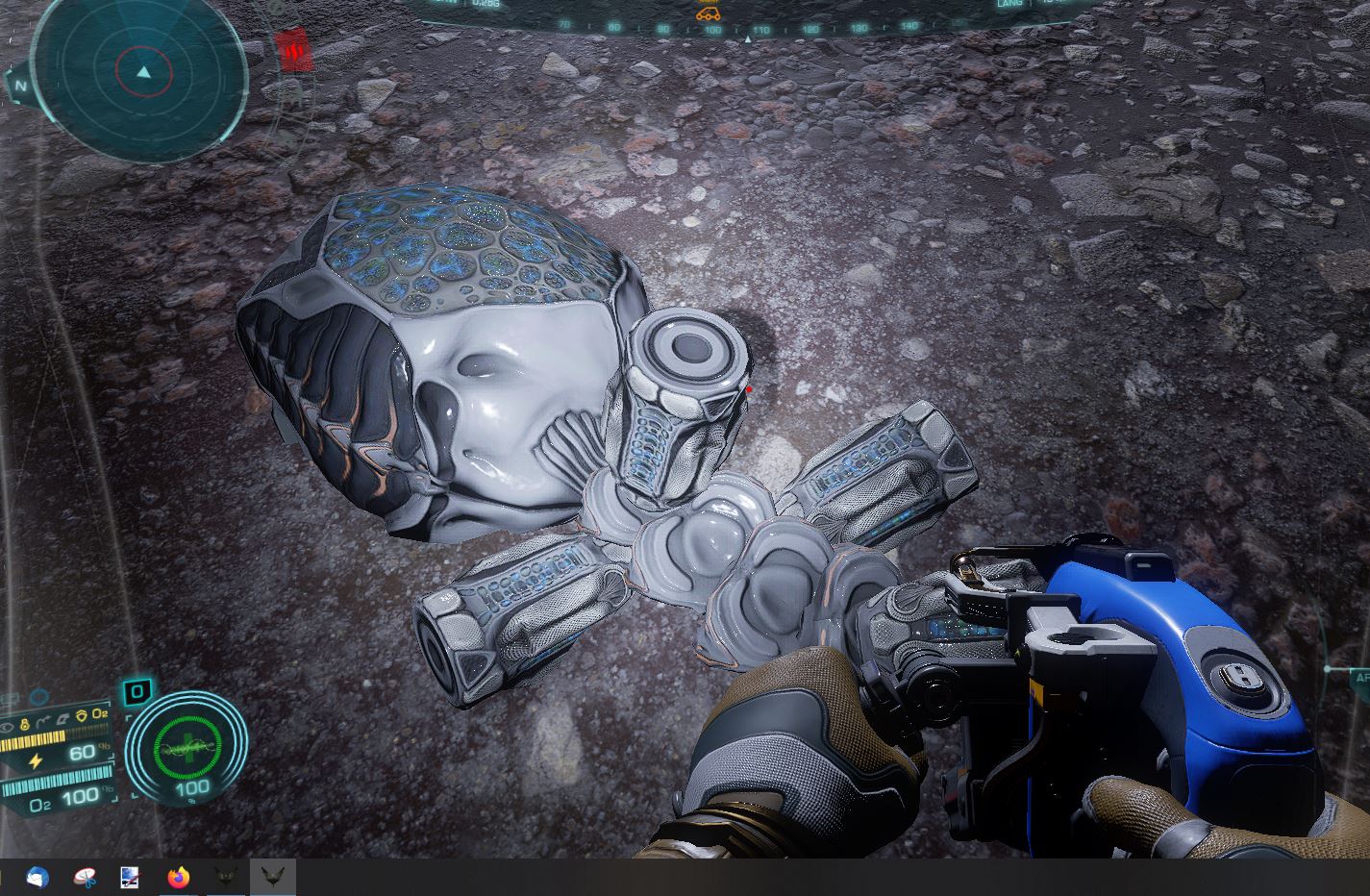Select the red heat warning icon
Screen dimensions: 1370x896
click(x=292, y=49)
